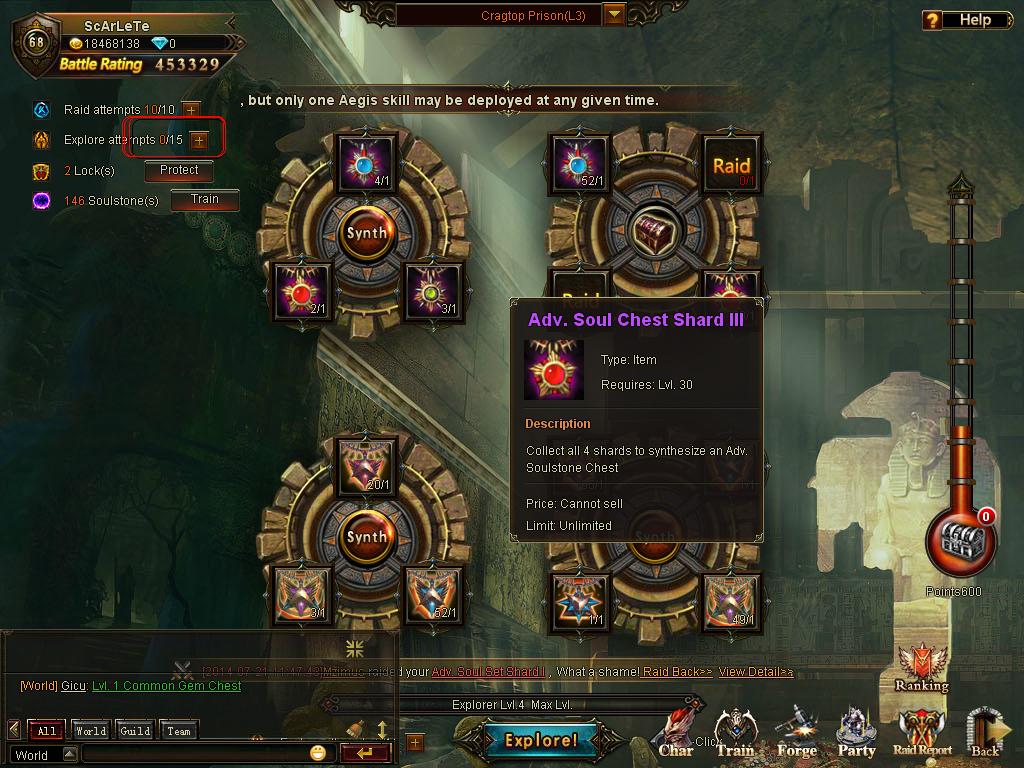Click the Protect button for locks
The height and width of the screenshot is (768, 1024).
coord(179,171)
